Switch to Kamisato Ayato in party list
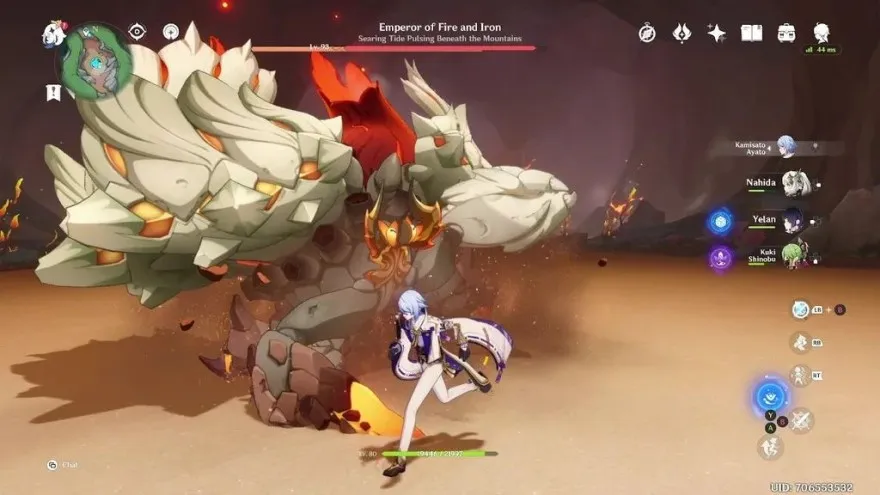Screen dimensions: 880x495 click(786, 147)
